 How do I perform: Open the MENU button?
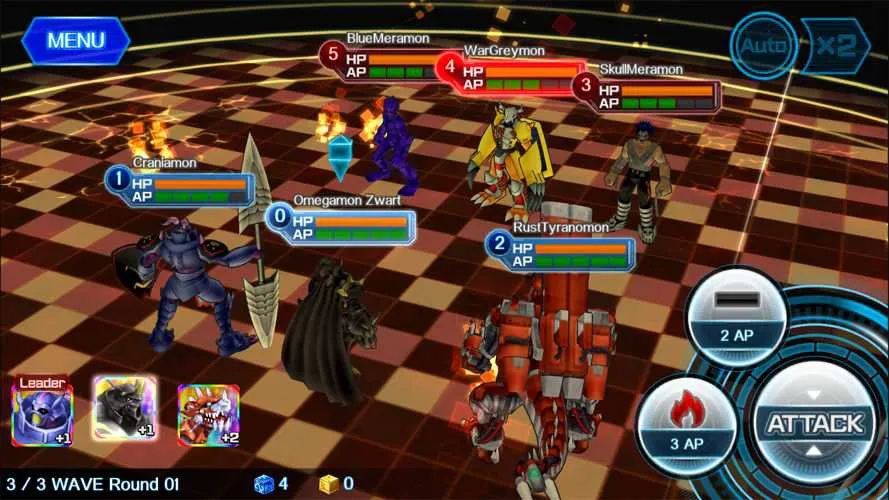pos(76,41)
